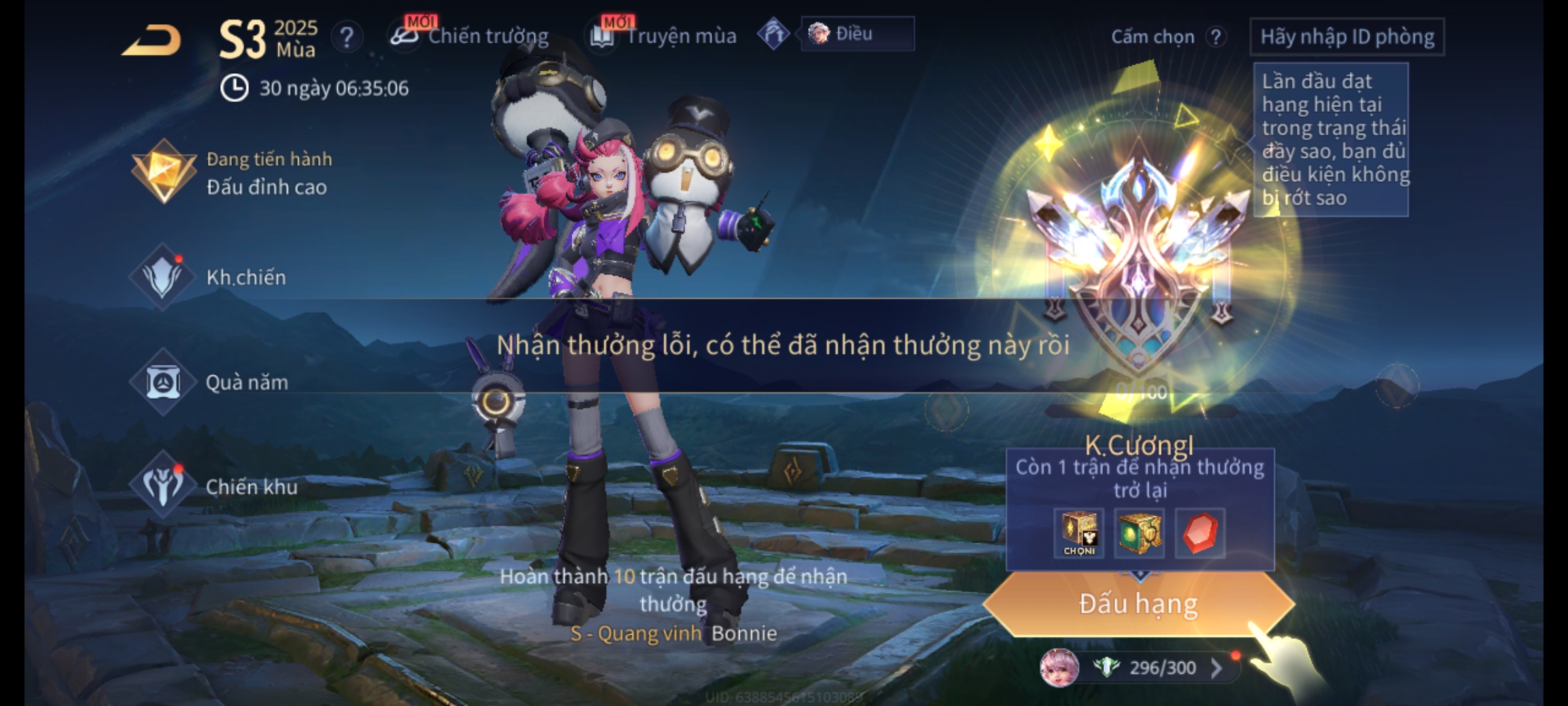The width and height of the screenshot is (1568, 706).
Task: Open Truyện mùa season story
Action: (x=664, y=36)
